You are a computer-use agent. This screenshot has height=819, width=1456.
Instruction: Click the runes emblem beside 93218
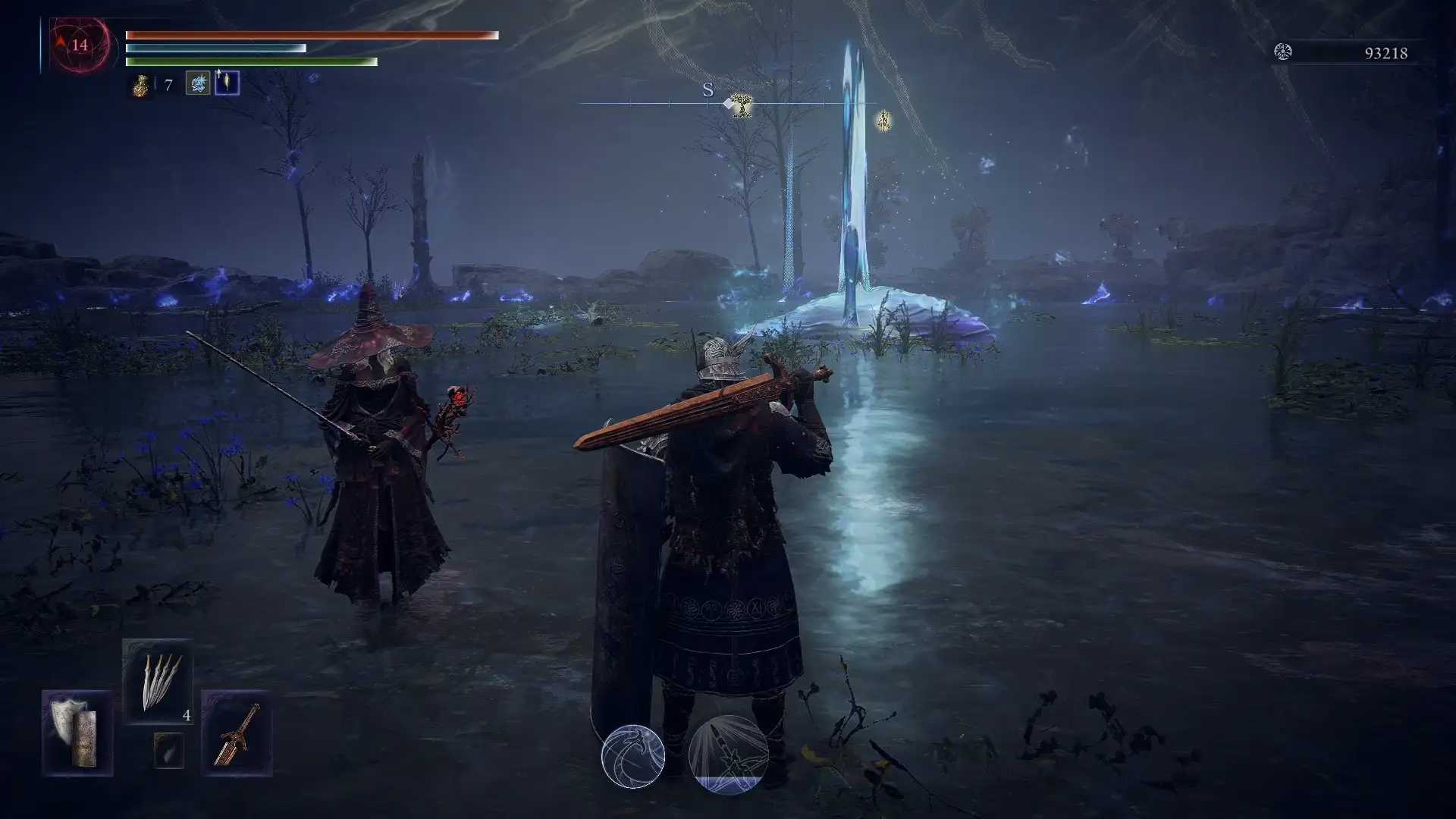click(x=1283, y=52)
